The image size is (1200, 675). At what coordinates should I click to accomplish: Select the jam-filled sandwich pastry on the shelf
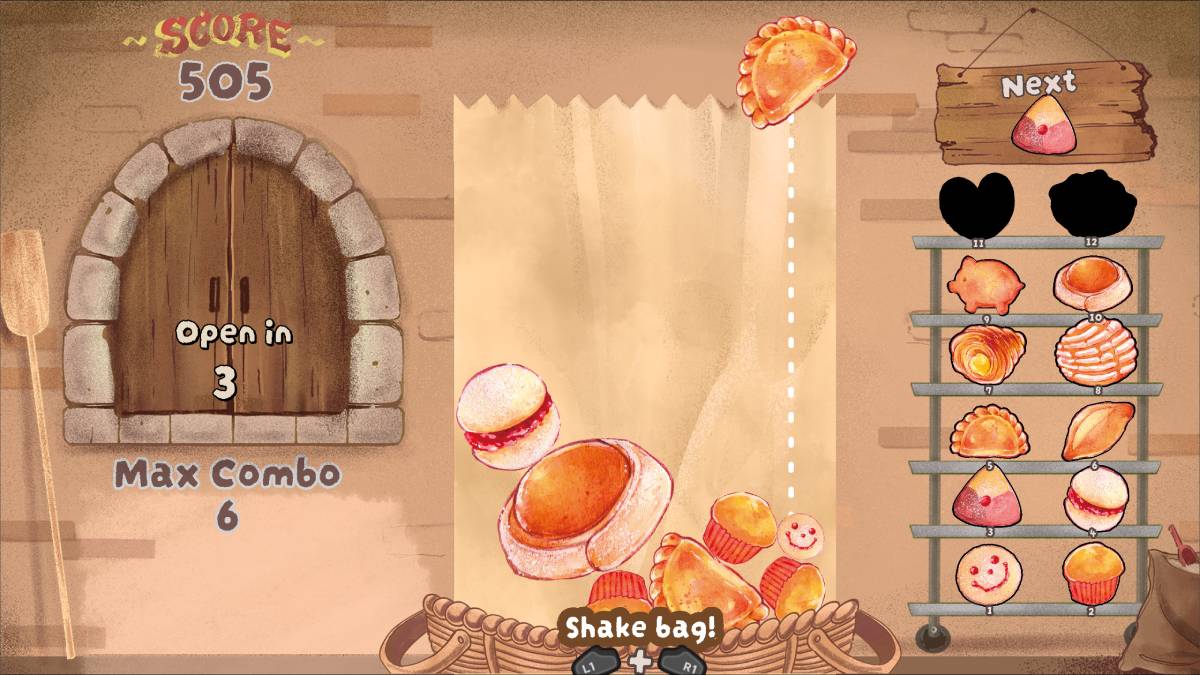(1096, 497)
